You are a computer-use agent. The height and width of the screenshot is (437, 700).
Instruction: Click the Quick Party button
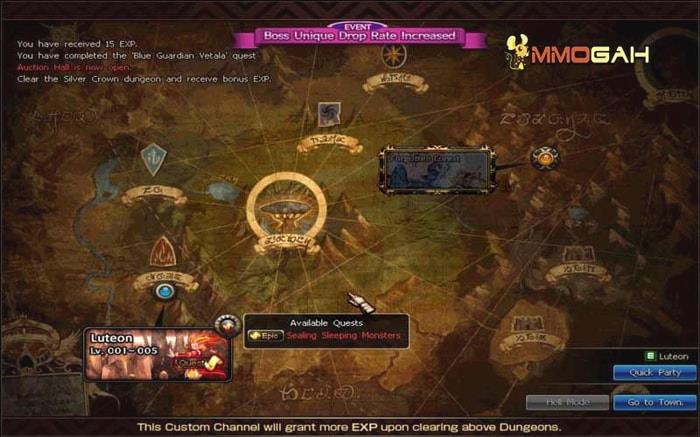tap(654, 372)
